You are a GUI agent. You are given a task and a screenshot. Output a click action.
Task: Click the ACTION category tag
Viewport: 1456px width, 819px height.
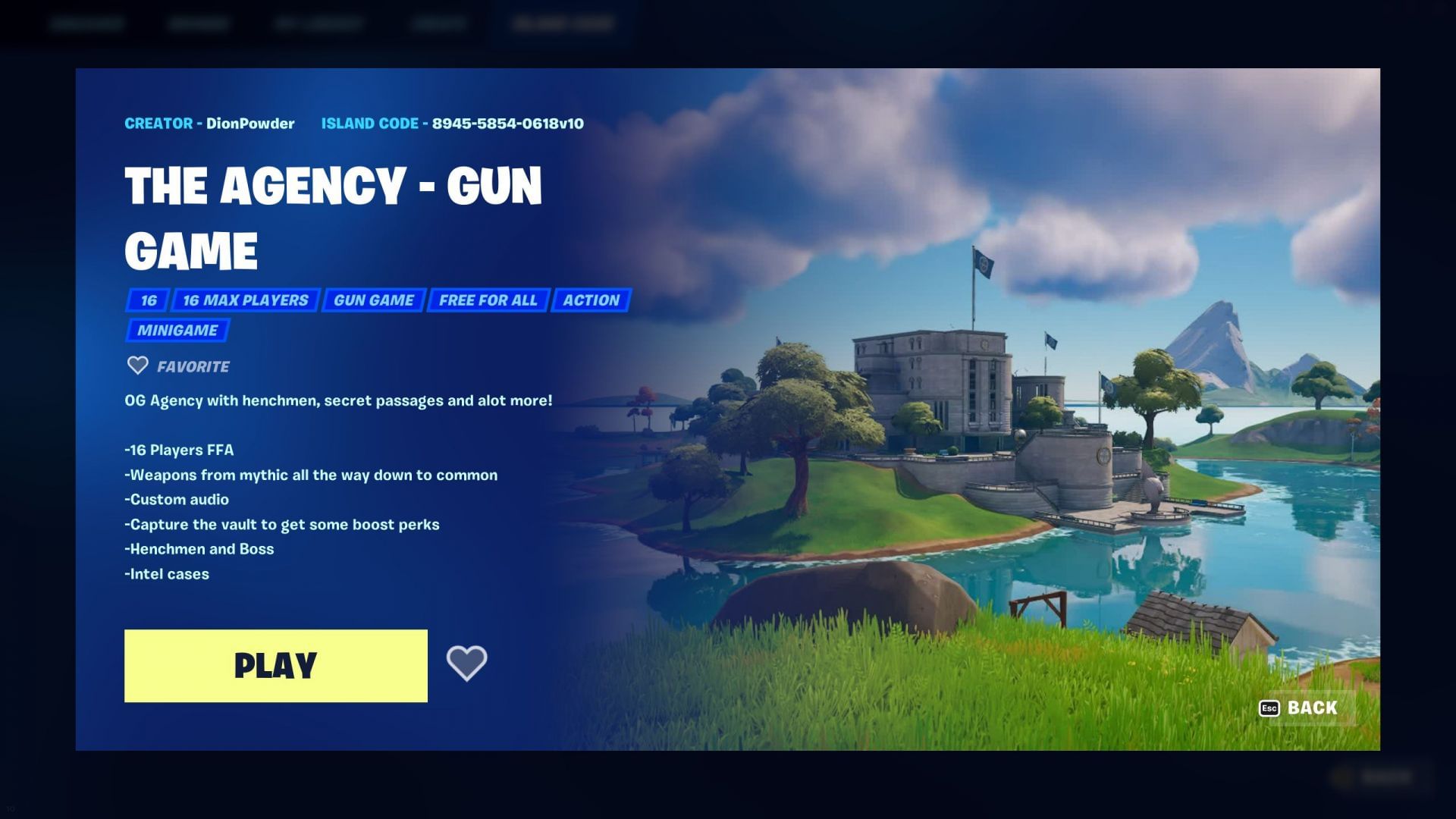point(591,300)
